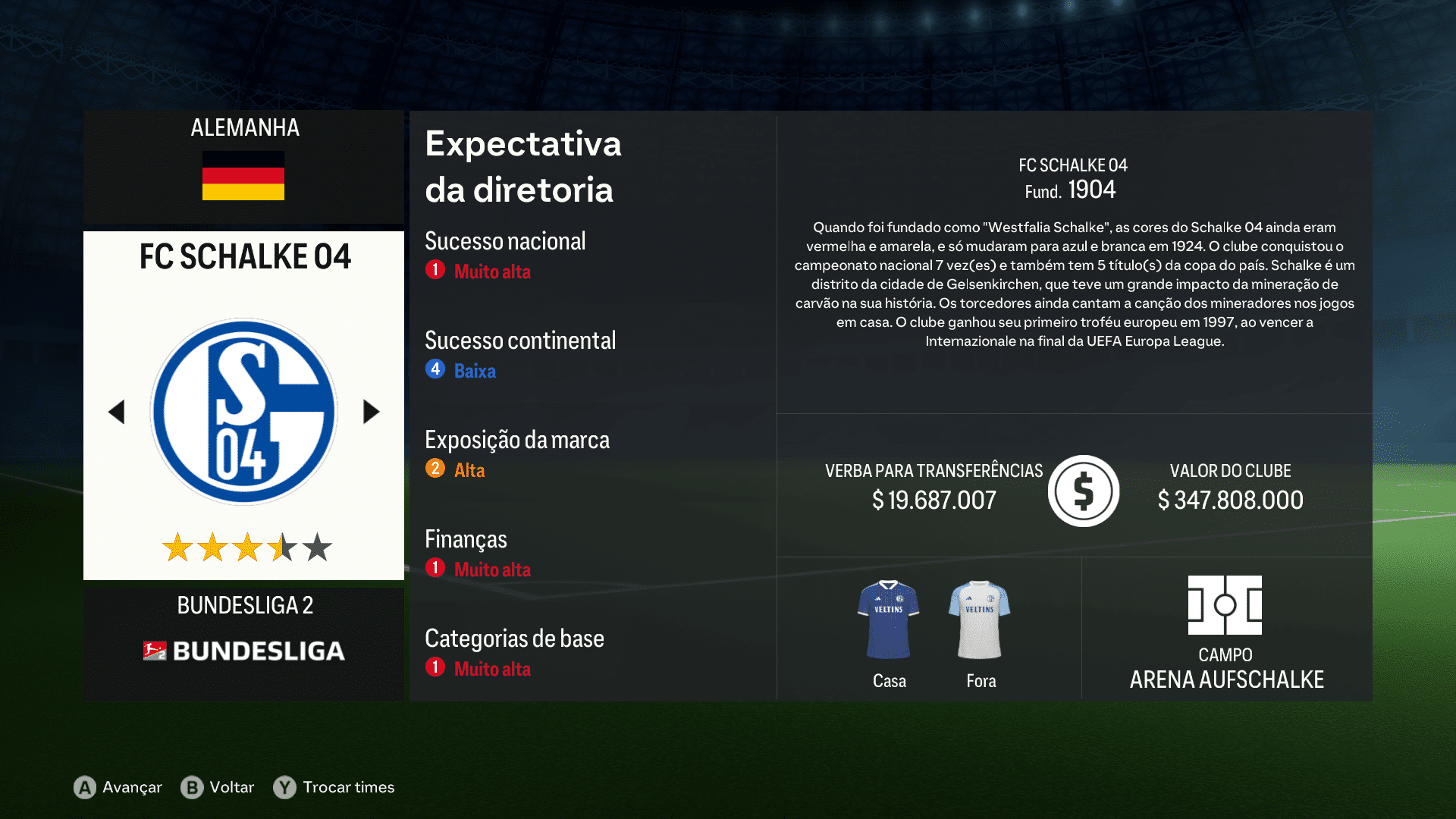This screenshot has height=819, width=1456.
Task: Click the half-filled fourth star rating
Action: pos(281,546)
